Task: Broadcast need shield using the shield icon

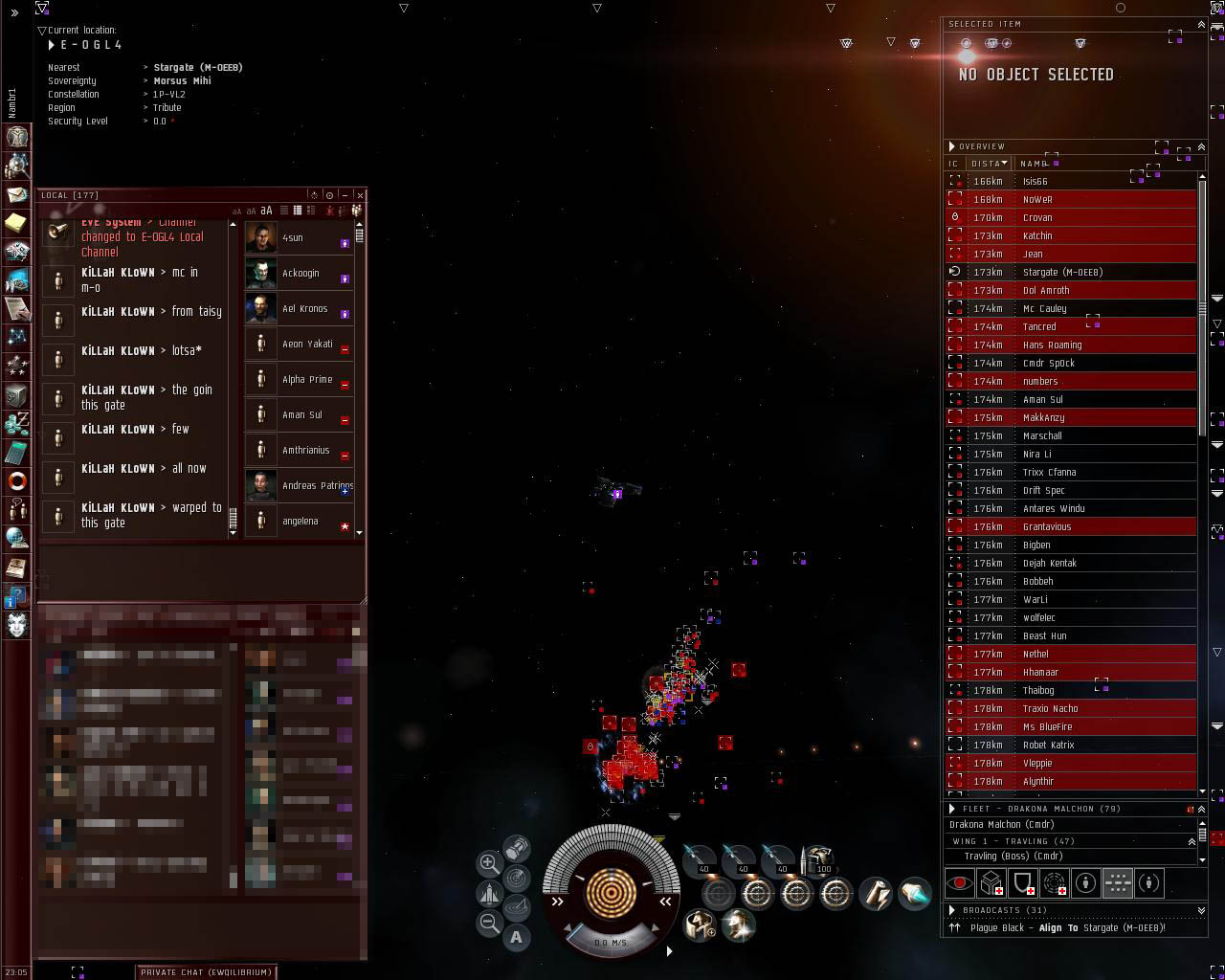Action: point(1023,882)
